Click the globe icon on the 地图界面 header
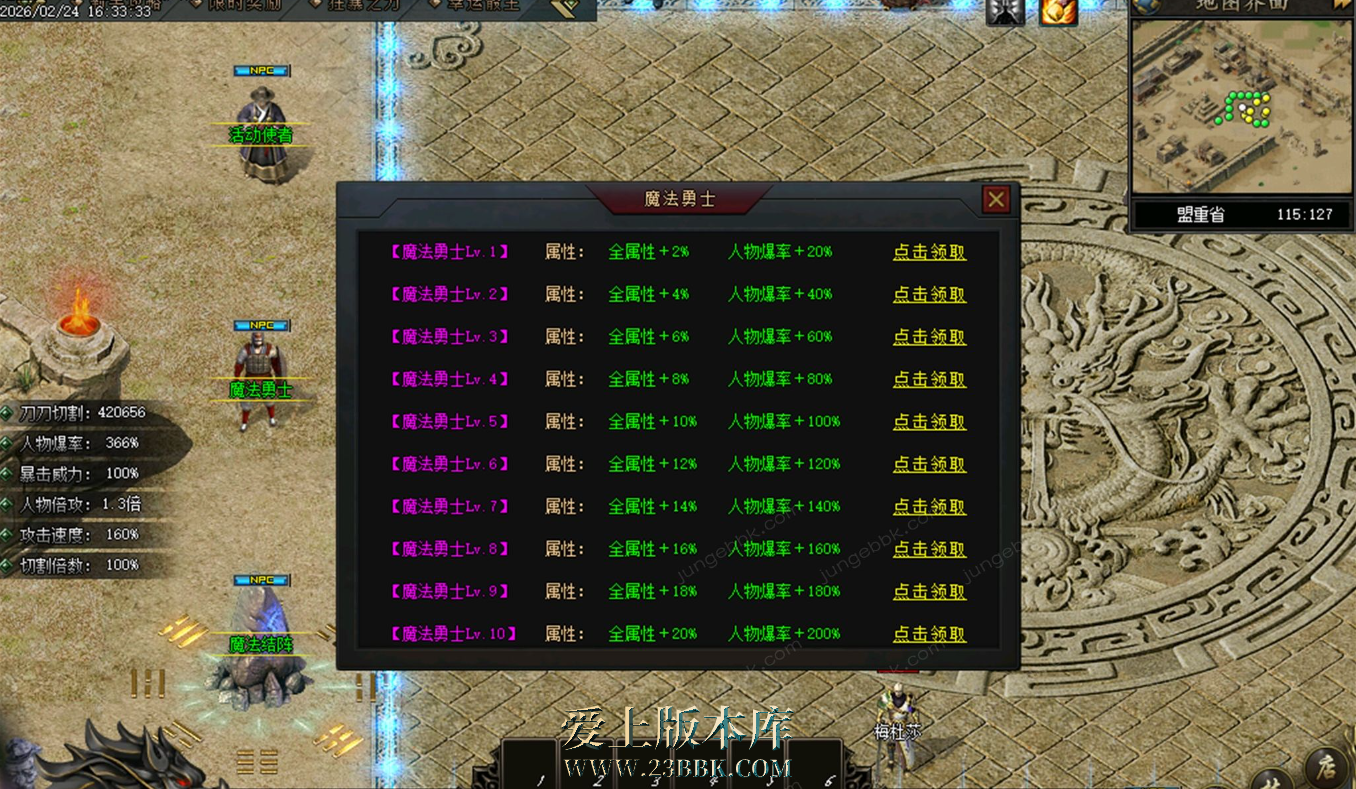 coord(1145,6)
